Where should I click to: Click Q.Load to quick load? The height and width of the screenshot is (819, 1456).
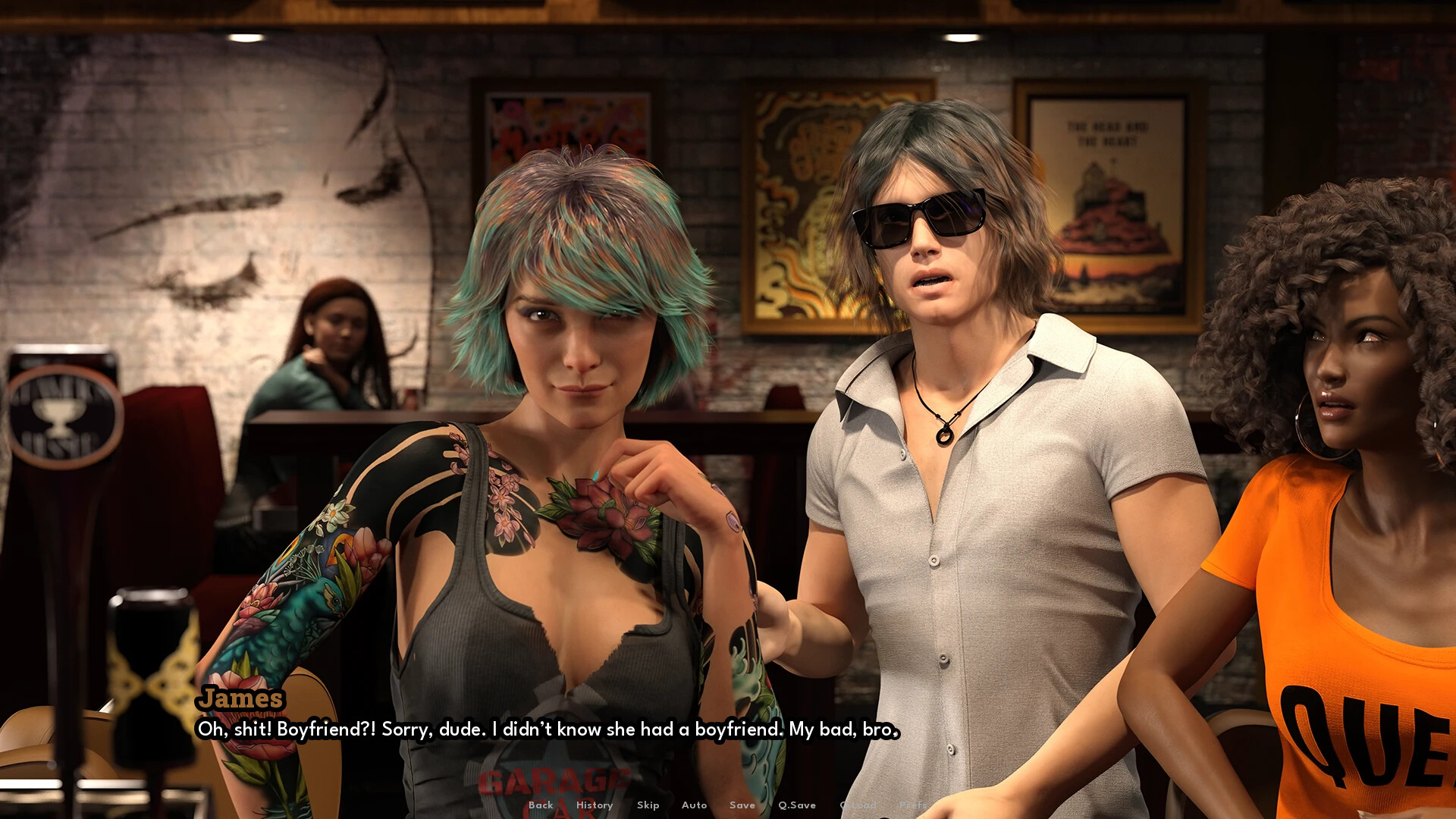[x=858, y=805]
